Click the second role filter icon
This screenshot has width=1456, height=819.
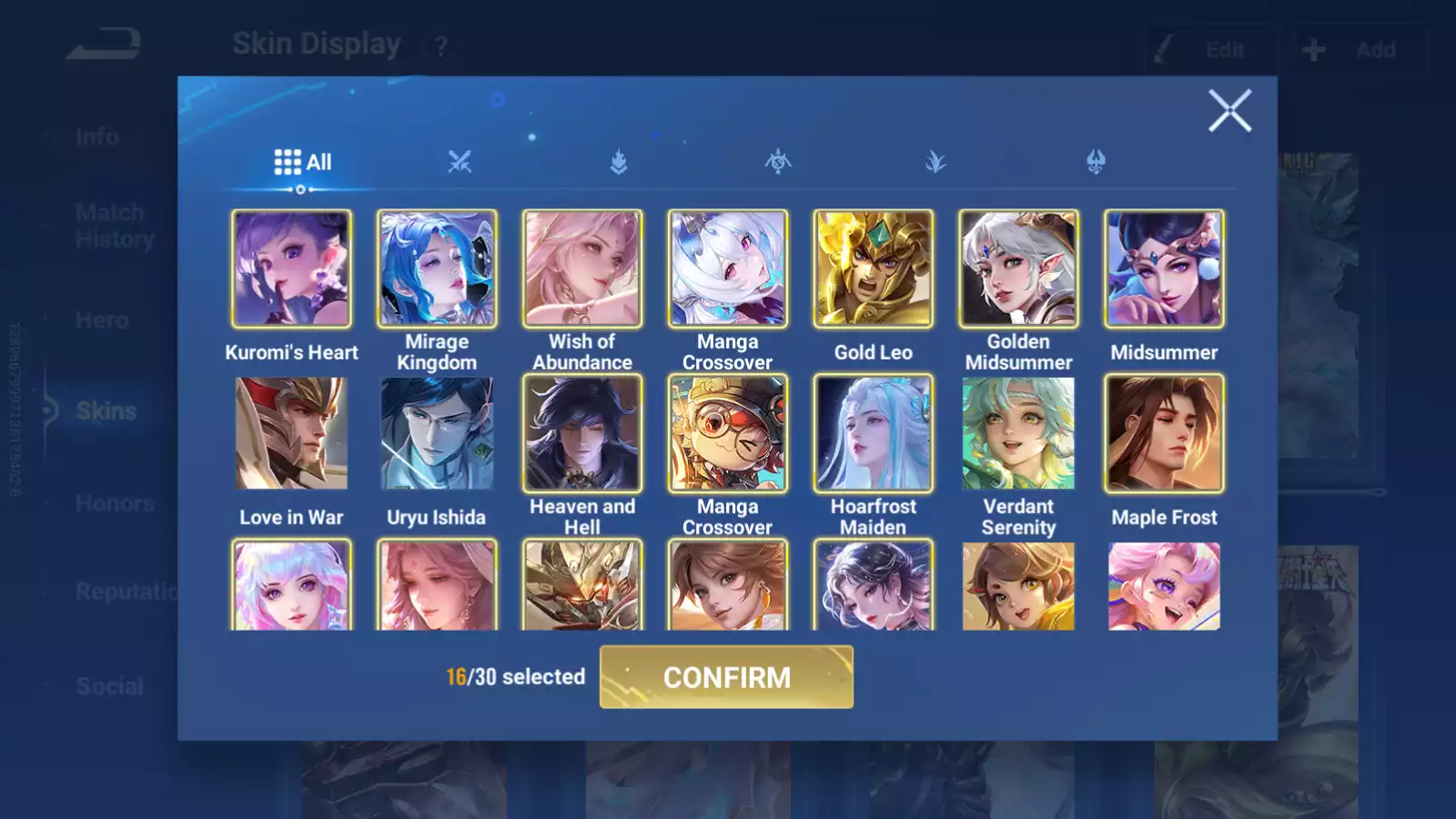click(619, 161)
